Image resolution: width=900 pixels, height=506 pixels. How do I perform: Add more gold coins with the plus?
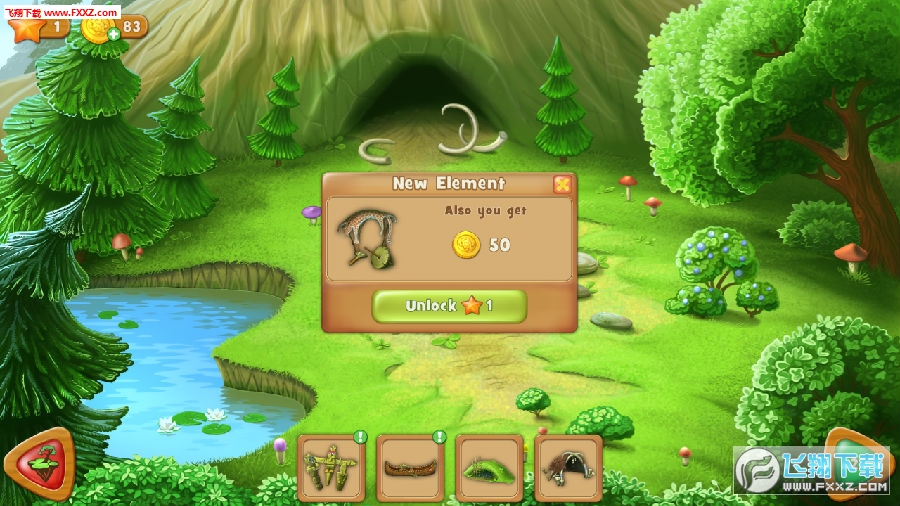114,34
